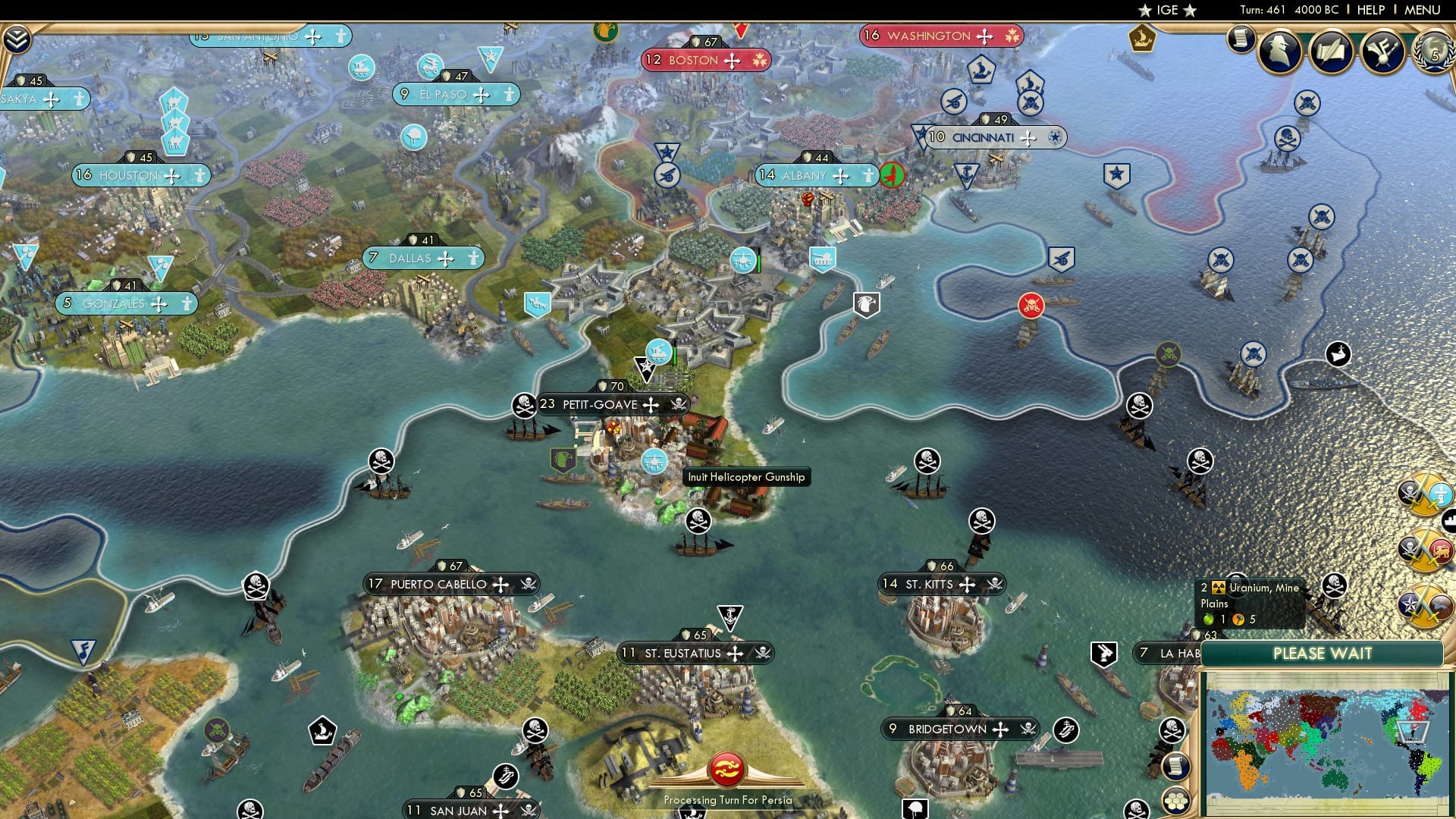Click the pirate skull flag beside Petit-Goave banner

point(522,404)
